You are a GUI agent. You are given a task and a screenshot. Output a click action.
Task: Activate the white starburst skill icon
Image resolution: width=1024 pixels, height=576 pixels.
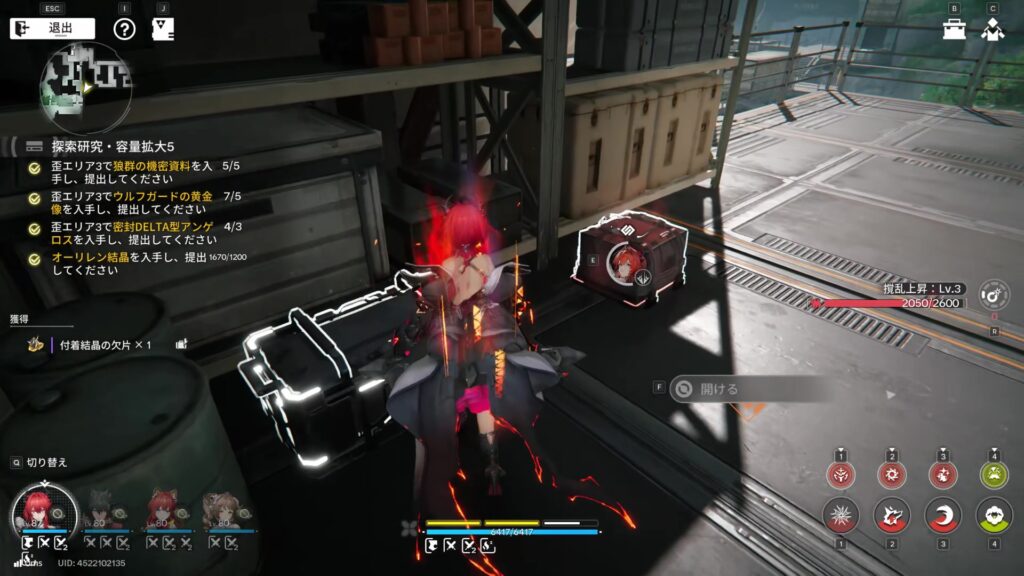click(841, 516)
